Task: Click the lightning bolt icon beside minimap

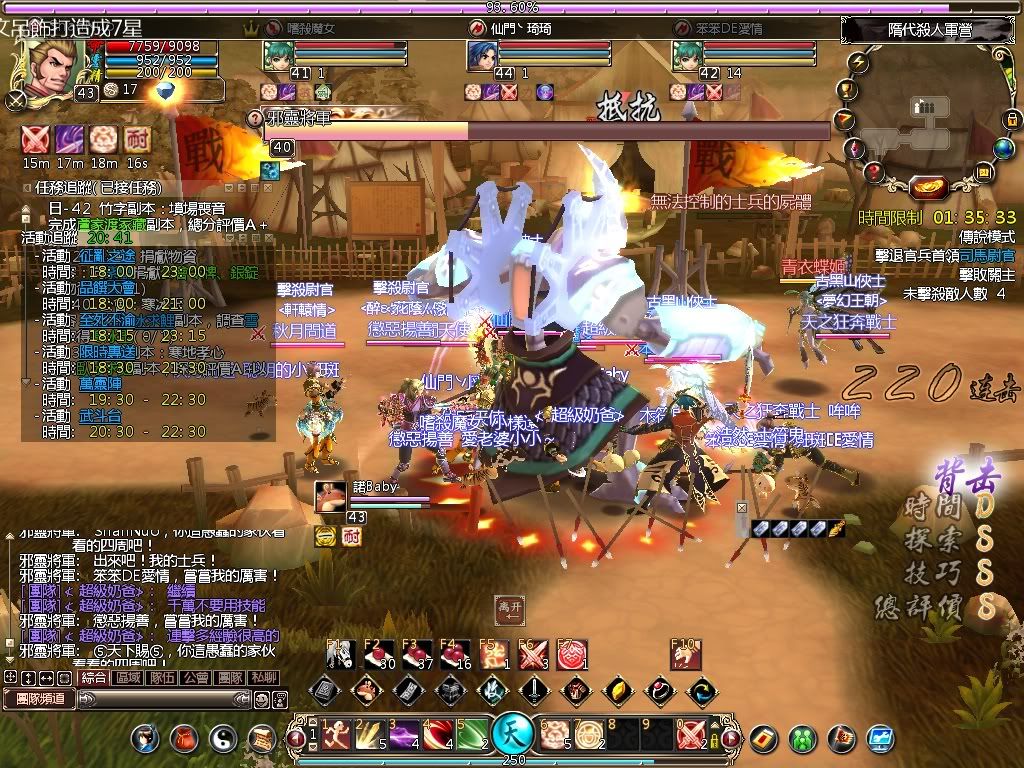Action: point(859,62)
